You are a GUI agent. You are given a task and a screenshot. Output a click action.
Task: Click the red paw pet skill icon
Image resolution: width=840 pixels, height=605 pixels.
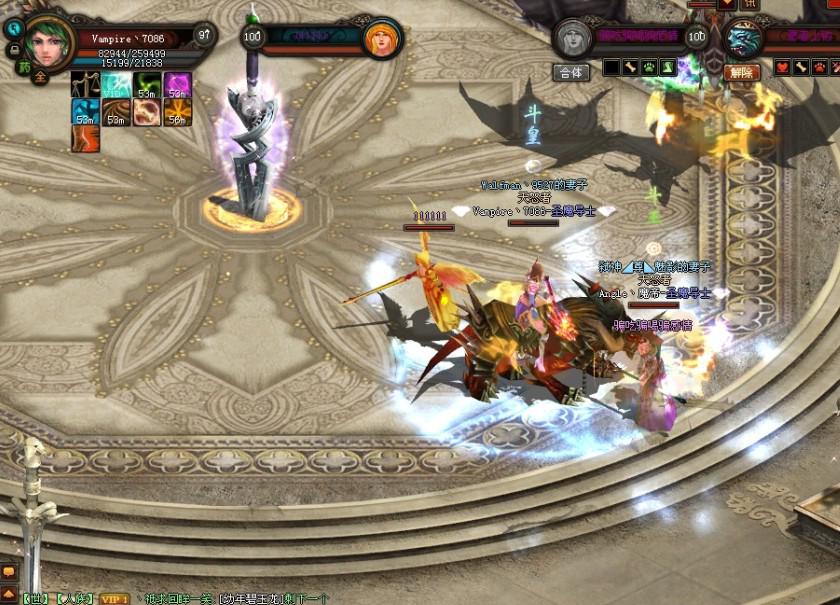[819, 67]
